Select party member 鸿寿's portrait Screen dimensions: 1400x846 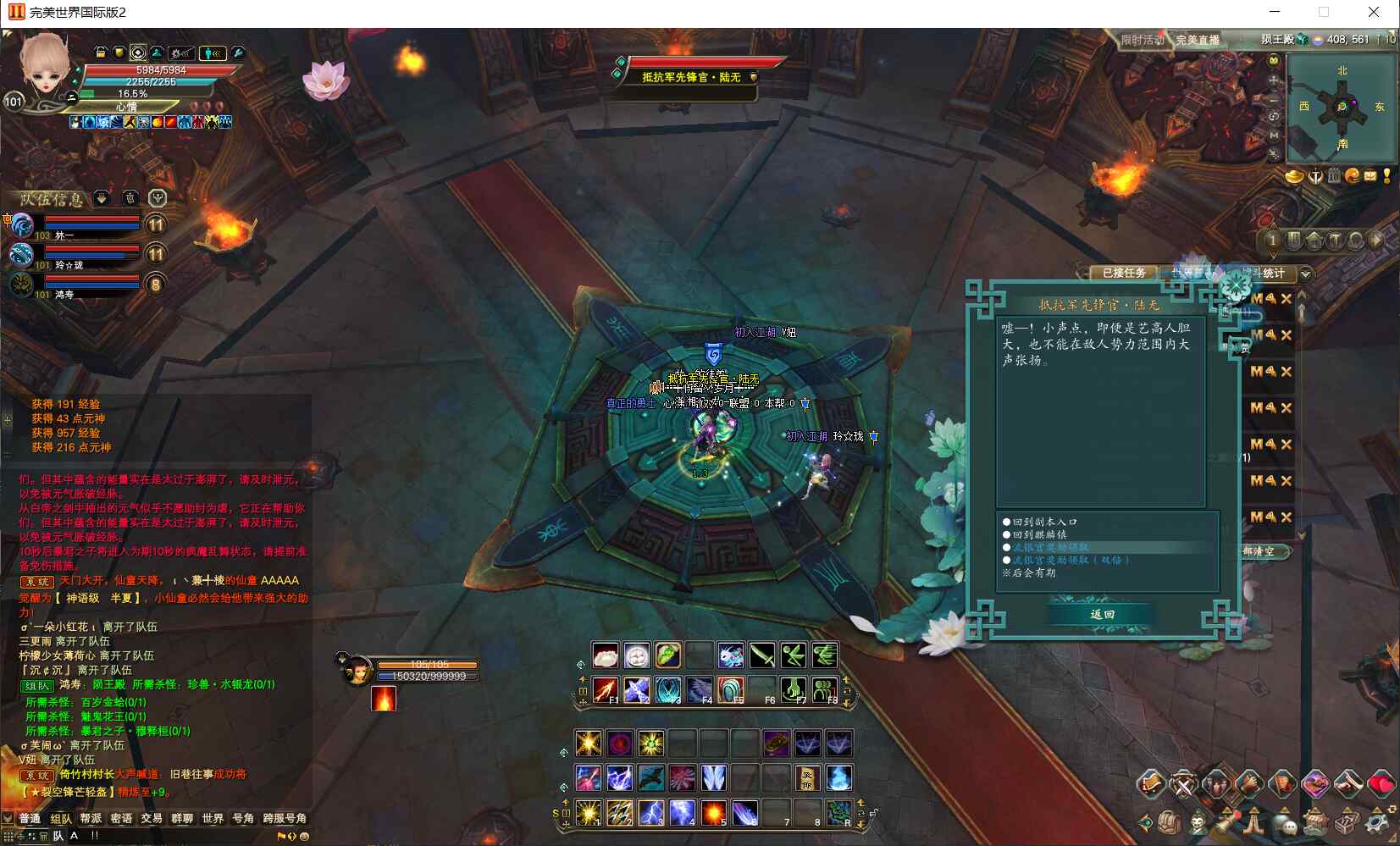coord(22,285)
